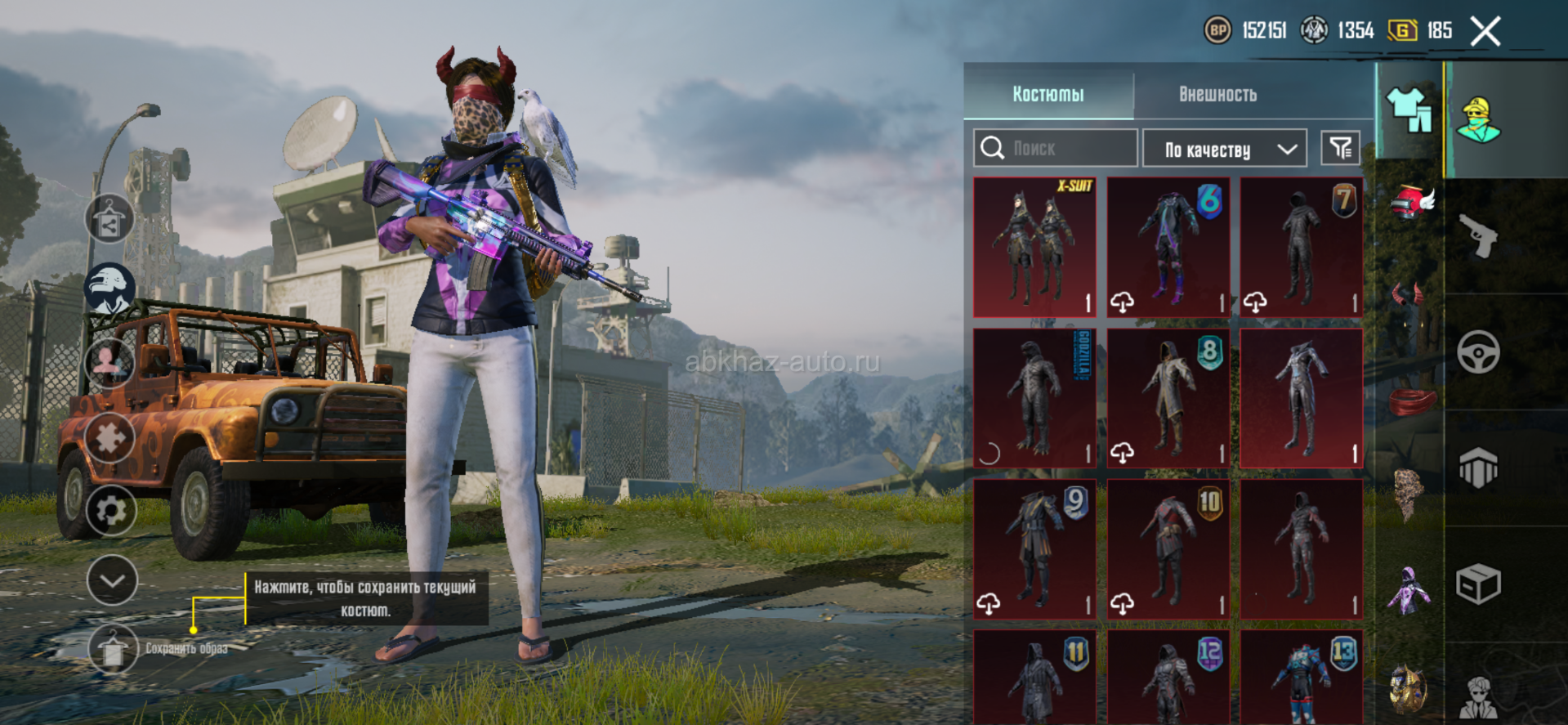1568x725 pixels.
Task: Switch to the pistol weapons category
Action: point(1479,236)
